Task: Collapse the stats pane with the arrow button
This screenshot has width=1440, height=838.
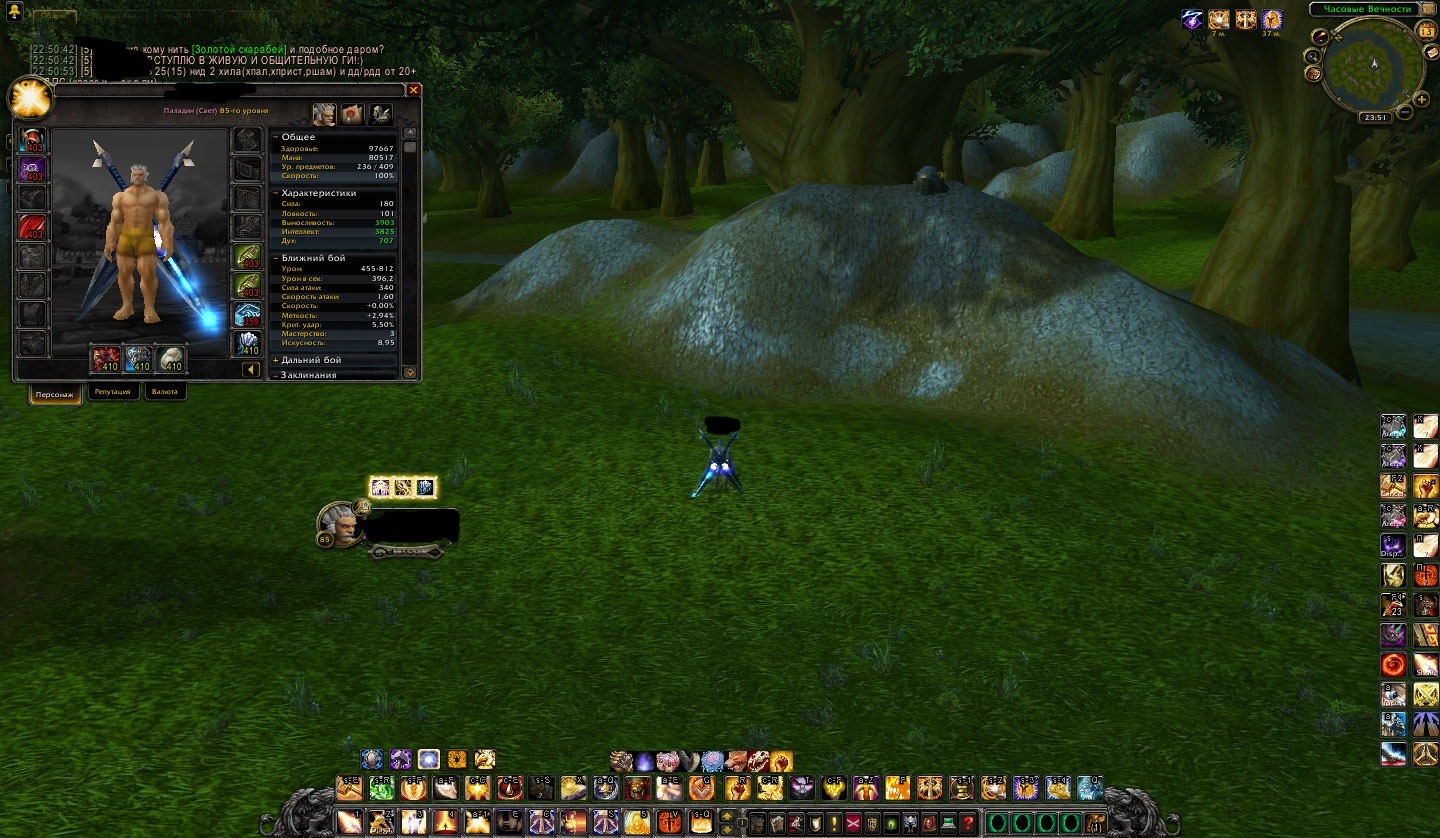Action: click(x=252, y=370)
